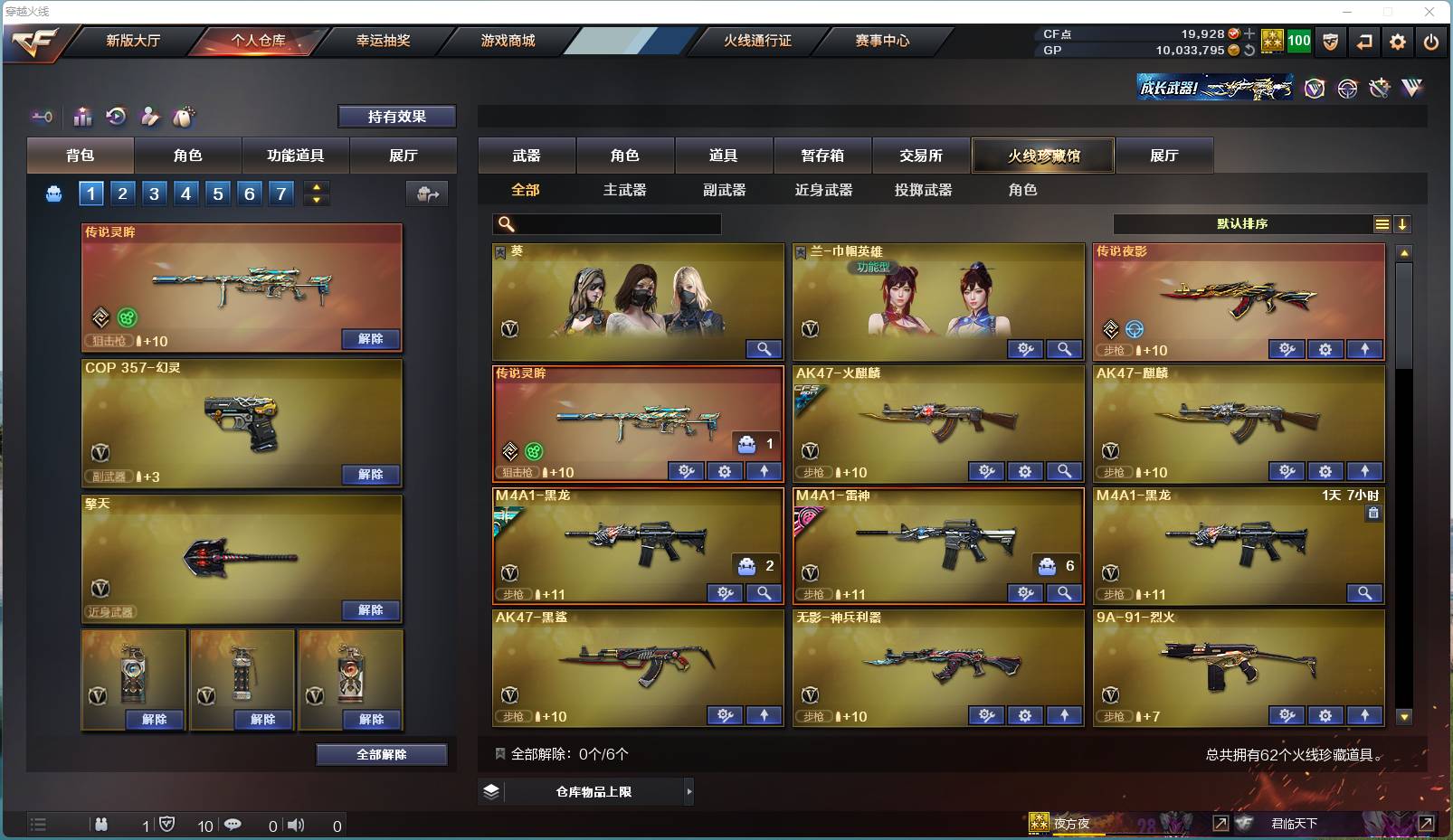The width and height of the screenshot is (1453, 840).
Task: Select the key icon in the top-left toolbar
Action: (x=43, y=118)
